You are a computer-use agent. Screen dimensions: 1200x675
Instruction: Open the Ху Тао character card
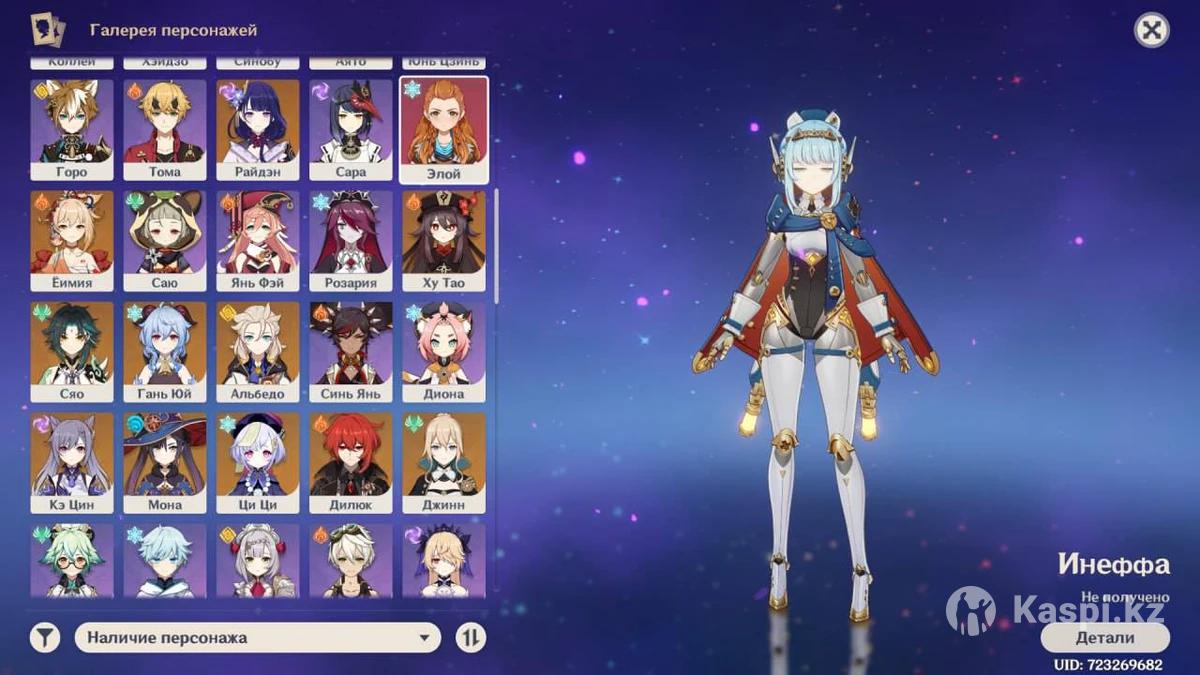[x=444, y=240]
